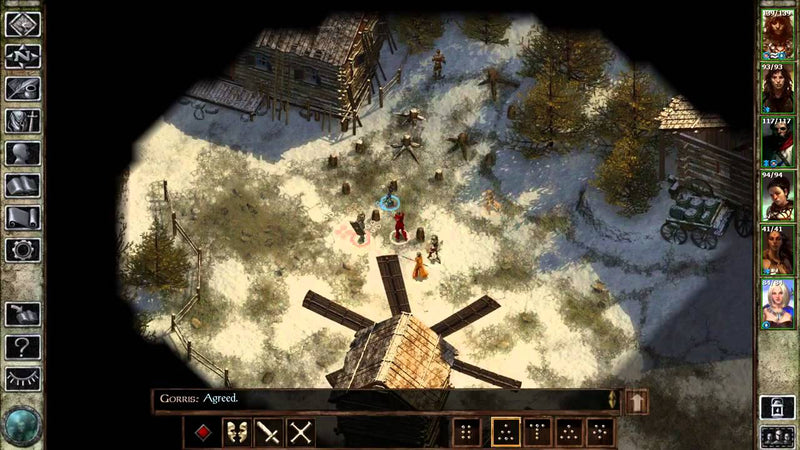Click the red diamond action button
The image size is (800, 450).
[203, 432]
